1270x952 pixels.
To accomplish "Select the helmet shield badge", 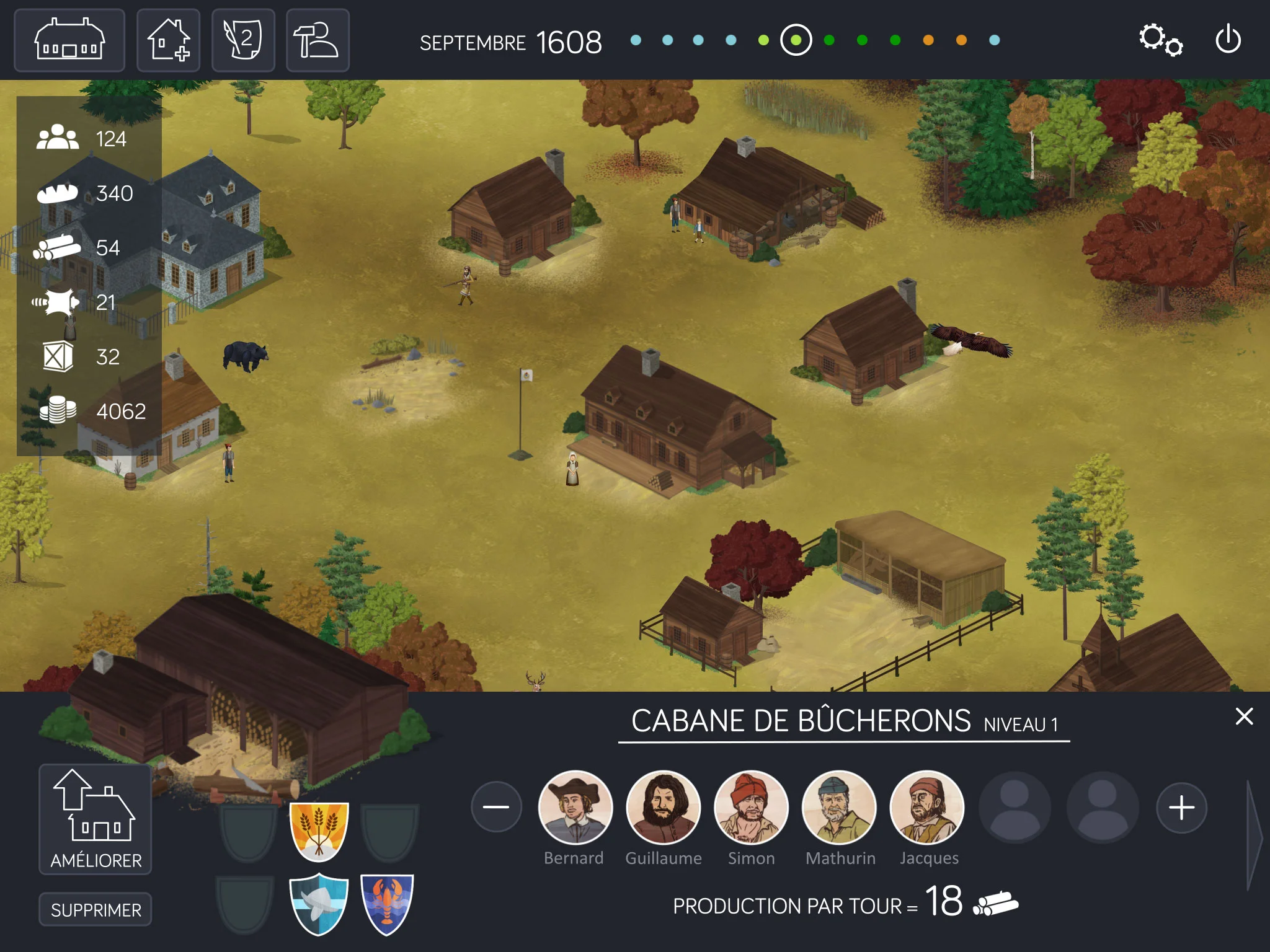I will (x=319, y=904).
